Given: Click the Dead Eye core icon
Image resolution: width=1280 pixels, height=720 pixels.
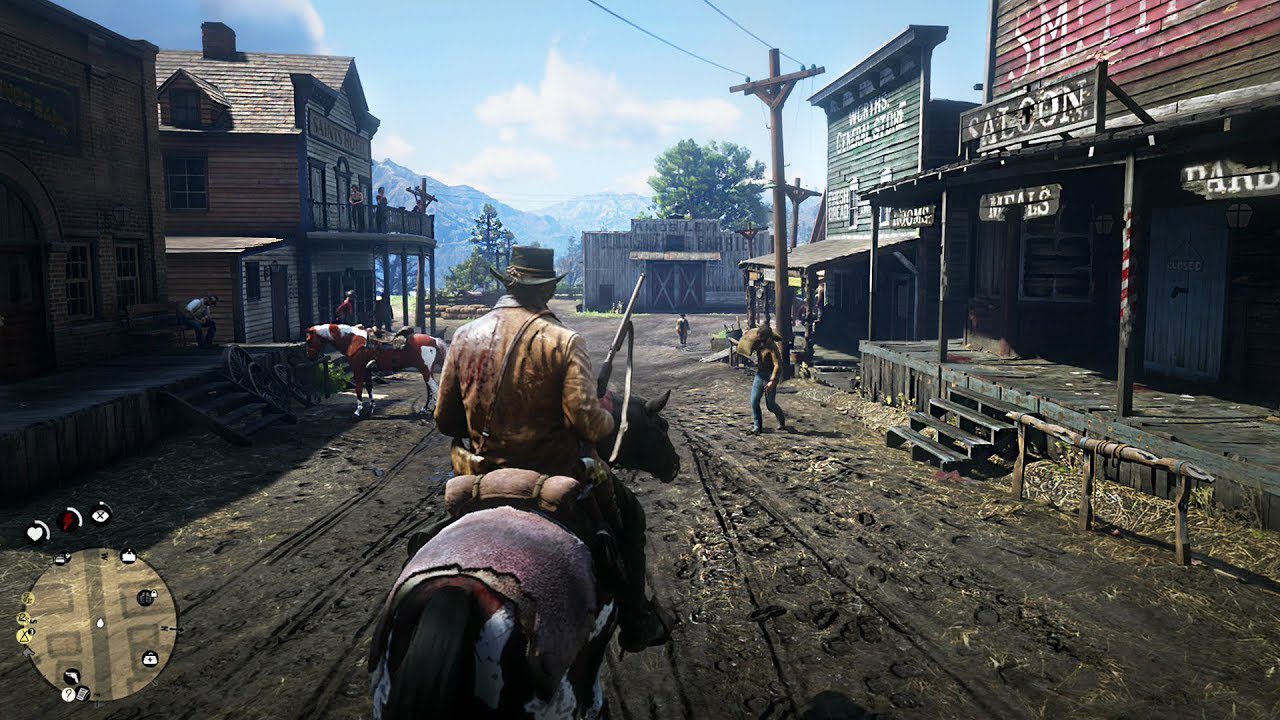Looking at the screenshot, I should pos(101,514).
